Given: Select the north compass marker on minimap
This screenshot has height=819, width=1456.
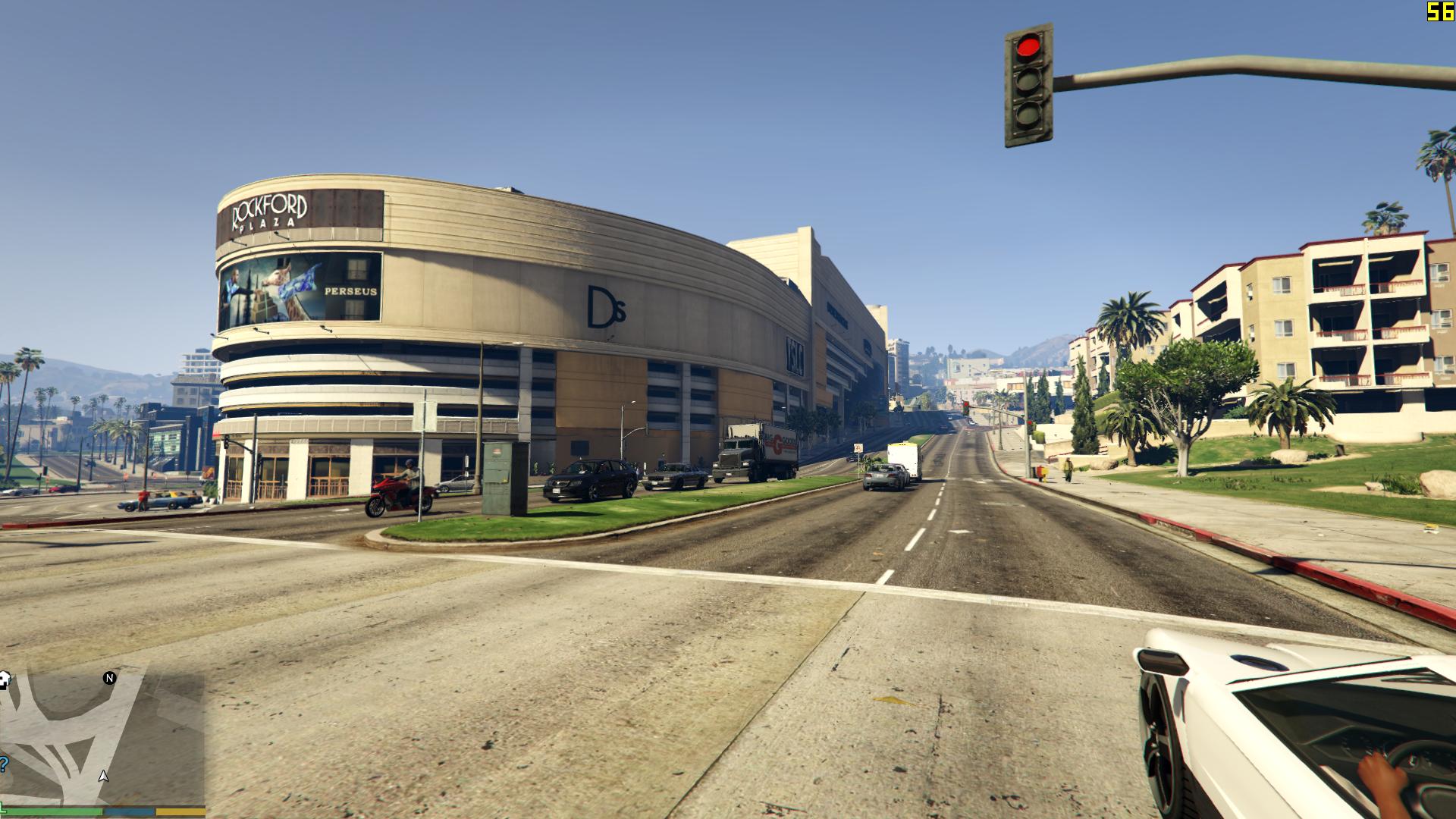Looking at the screenshot, I should [110, 678].
